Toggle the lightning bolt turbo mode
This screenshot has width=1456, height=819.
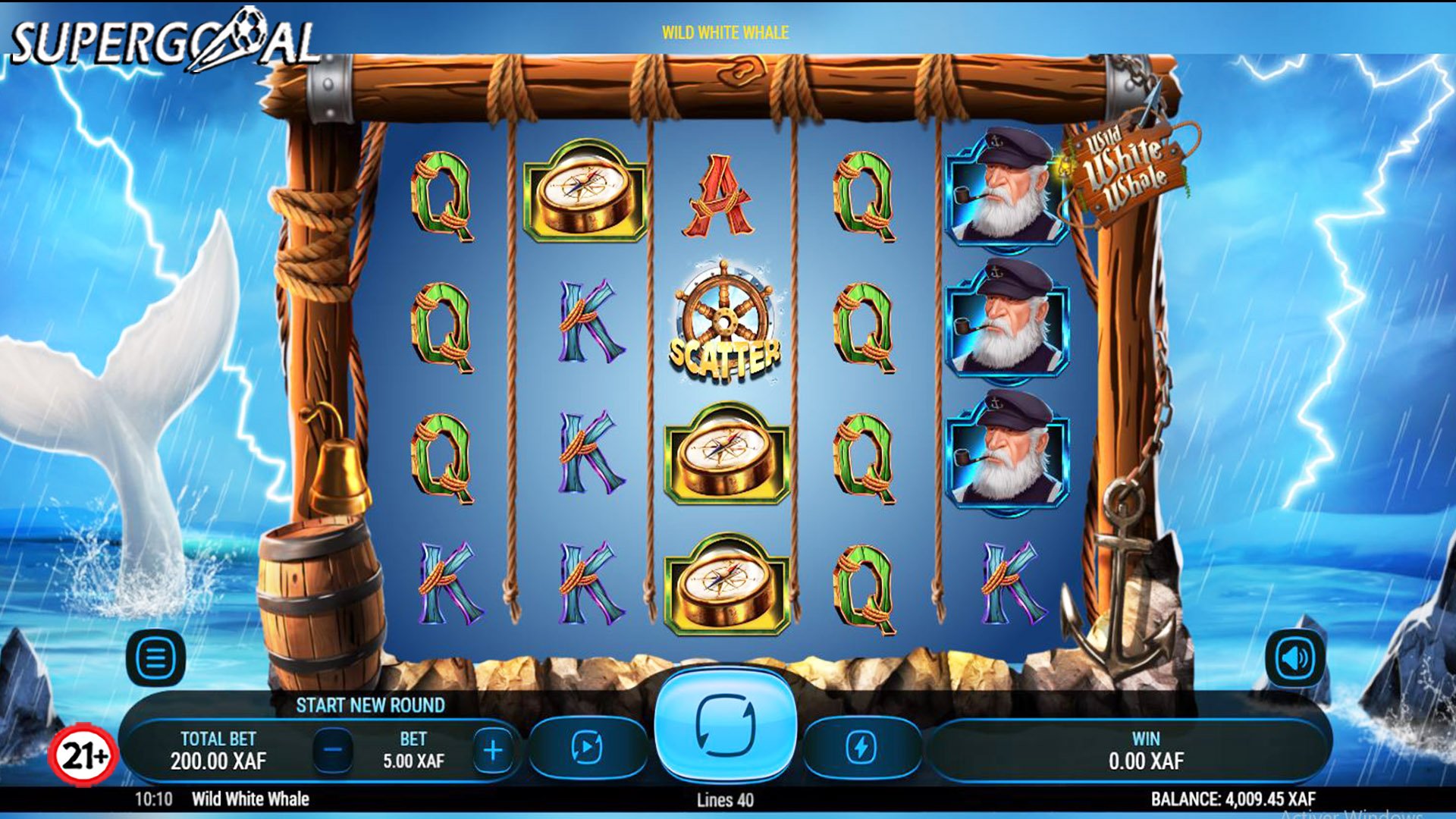point(861,748)
